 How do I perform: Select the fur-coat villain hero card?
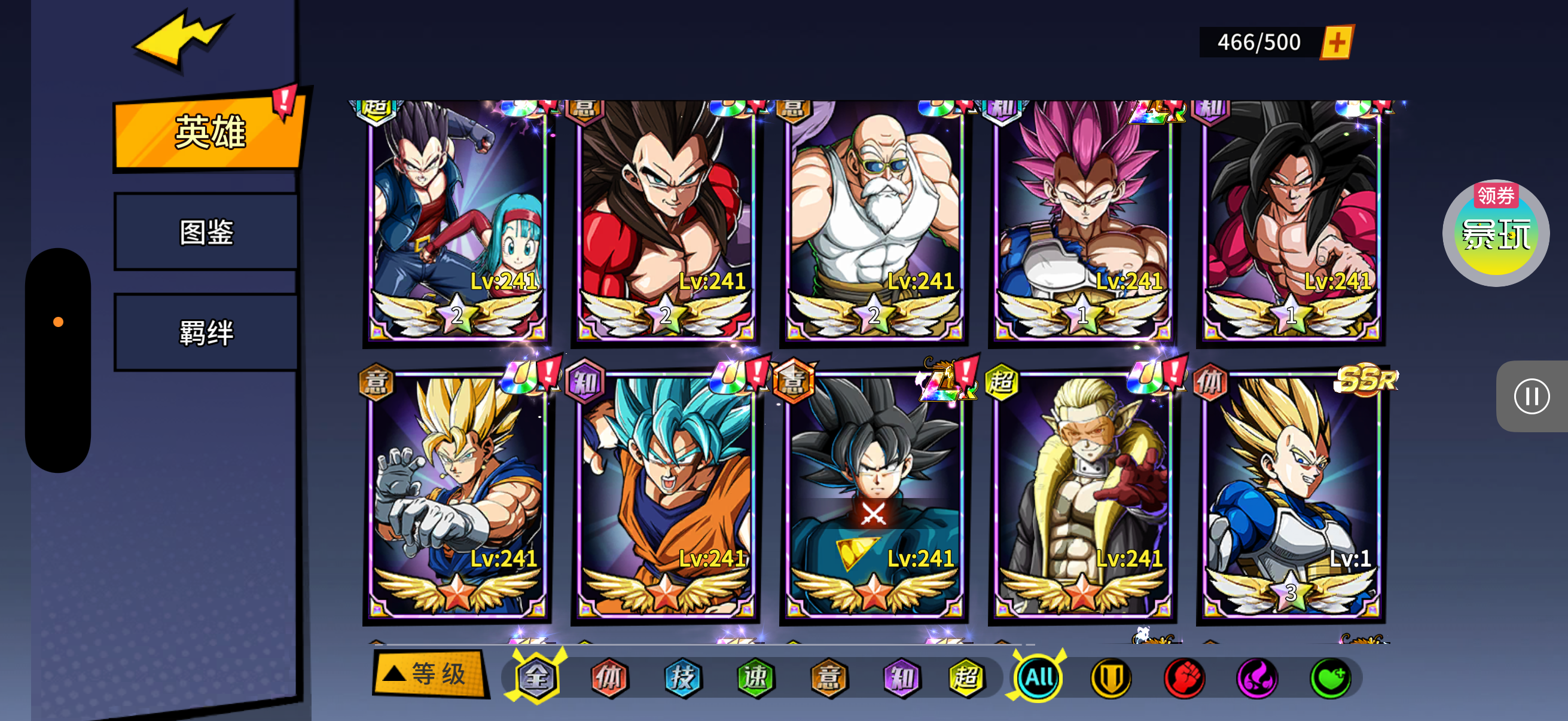point(1082,496)
